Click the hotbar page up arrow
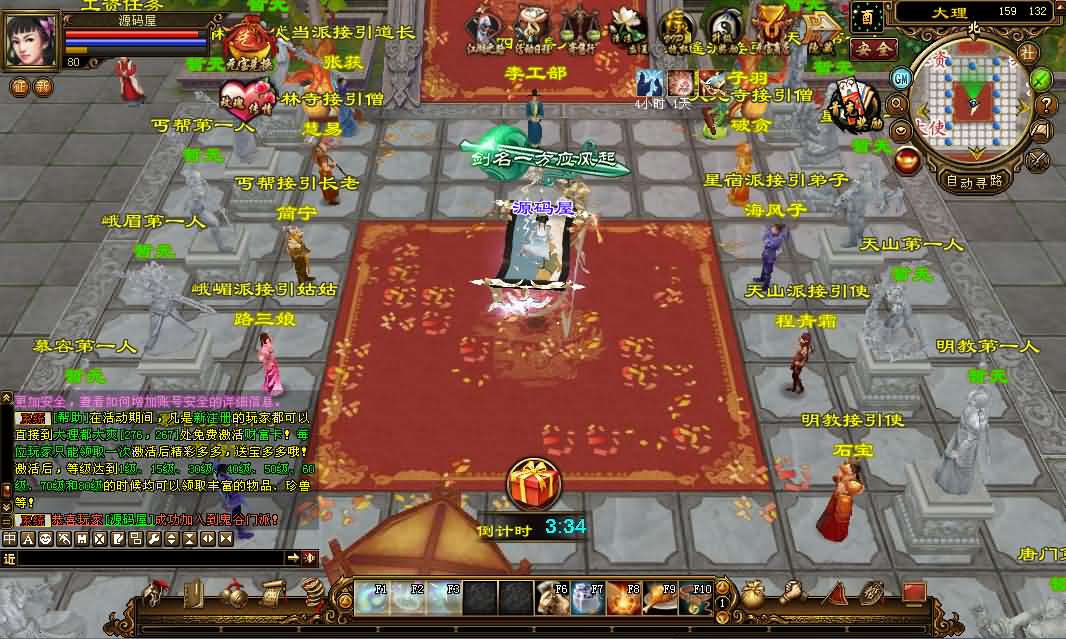 [721, 589]
